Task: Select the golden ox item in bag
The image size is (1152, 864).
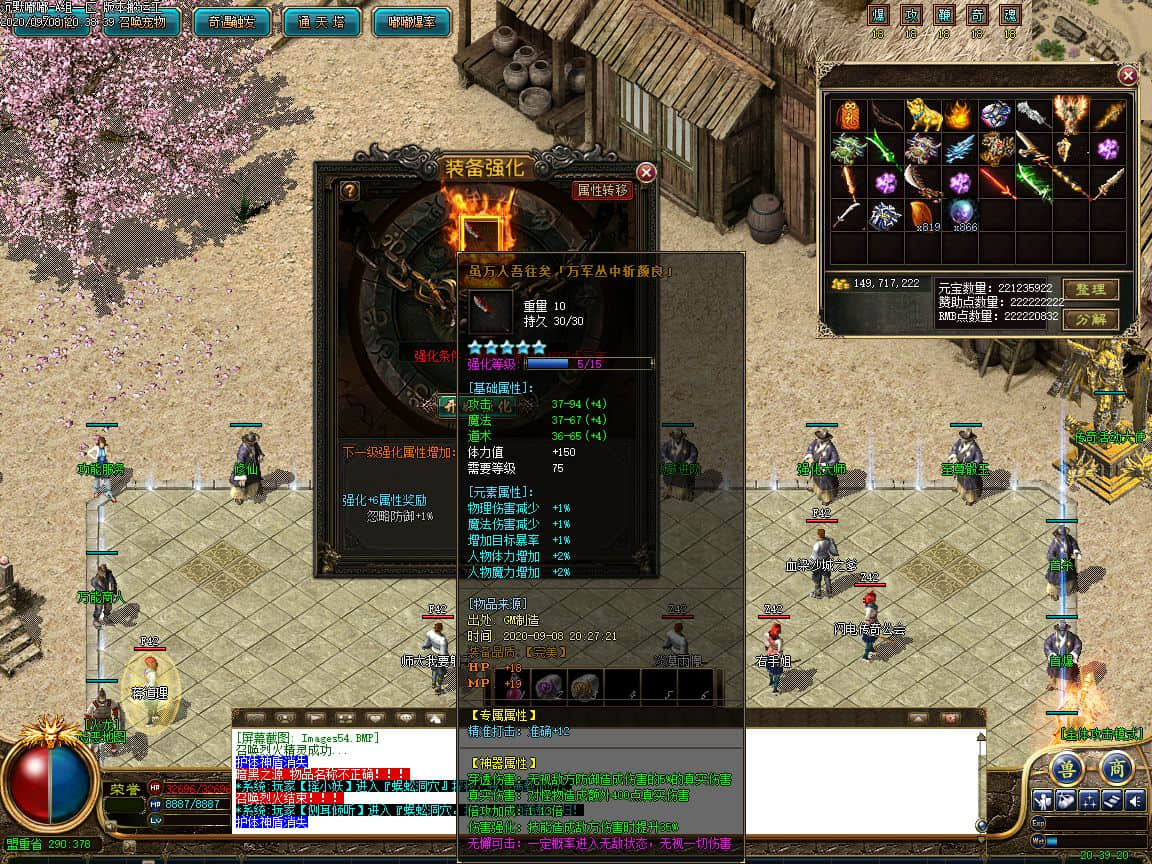Action: tap(924, 115)
